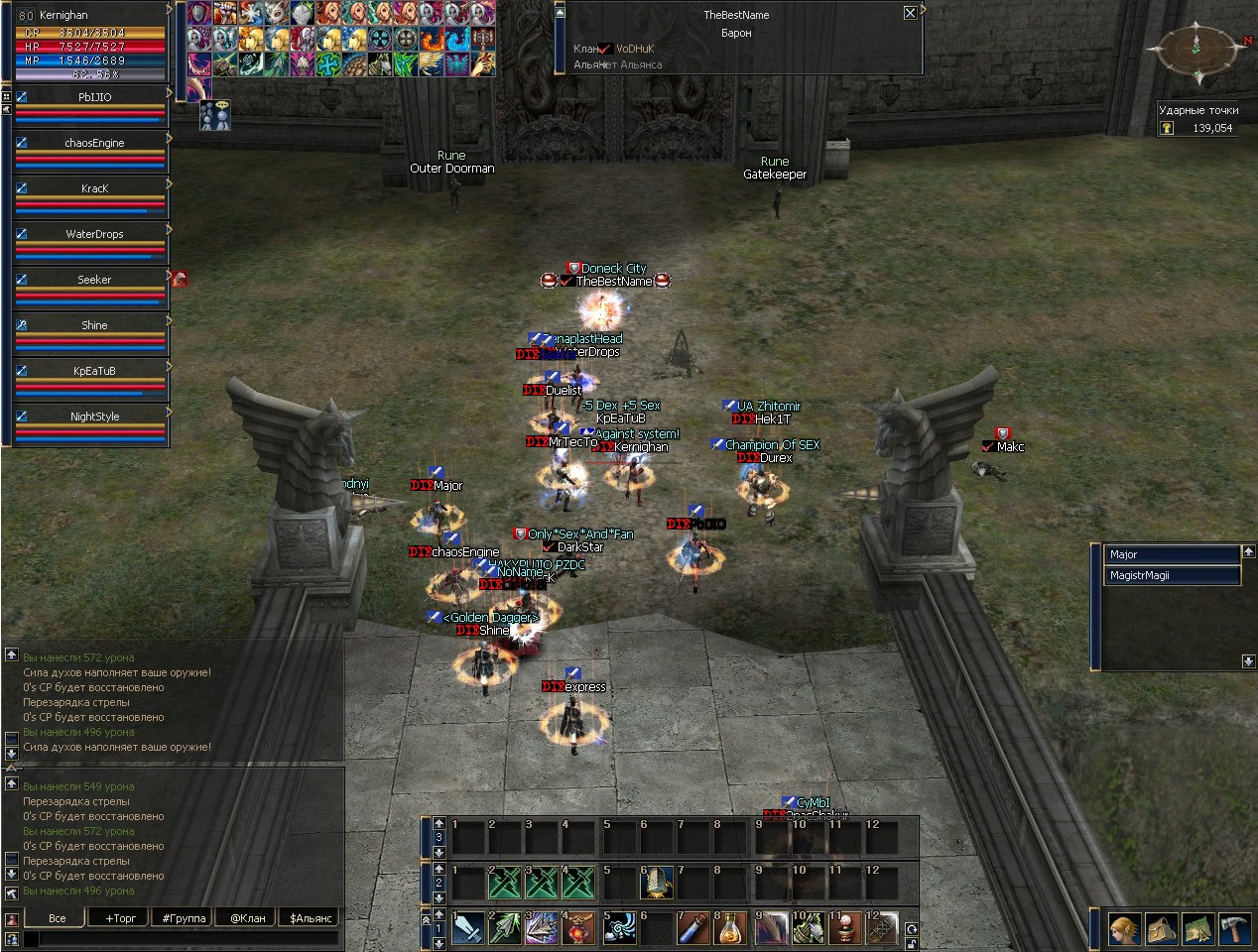
Task: Select party member KpEaTuB
Action: (94, 371)
